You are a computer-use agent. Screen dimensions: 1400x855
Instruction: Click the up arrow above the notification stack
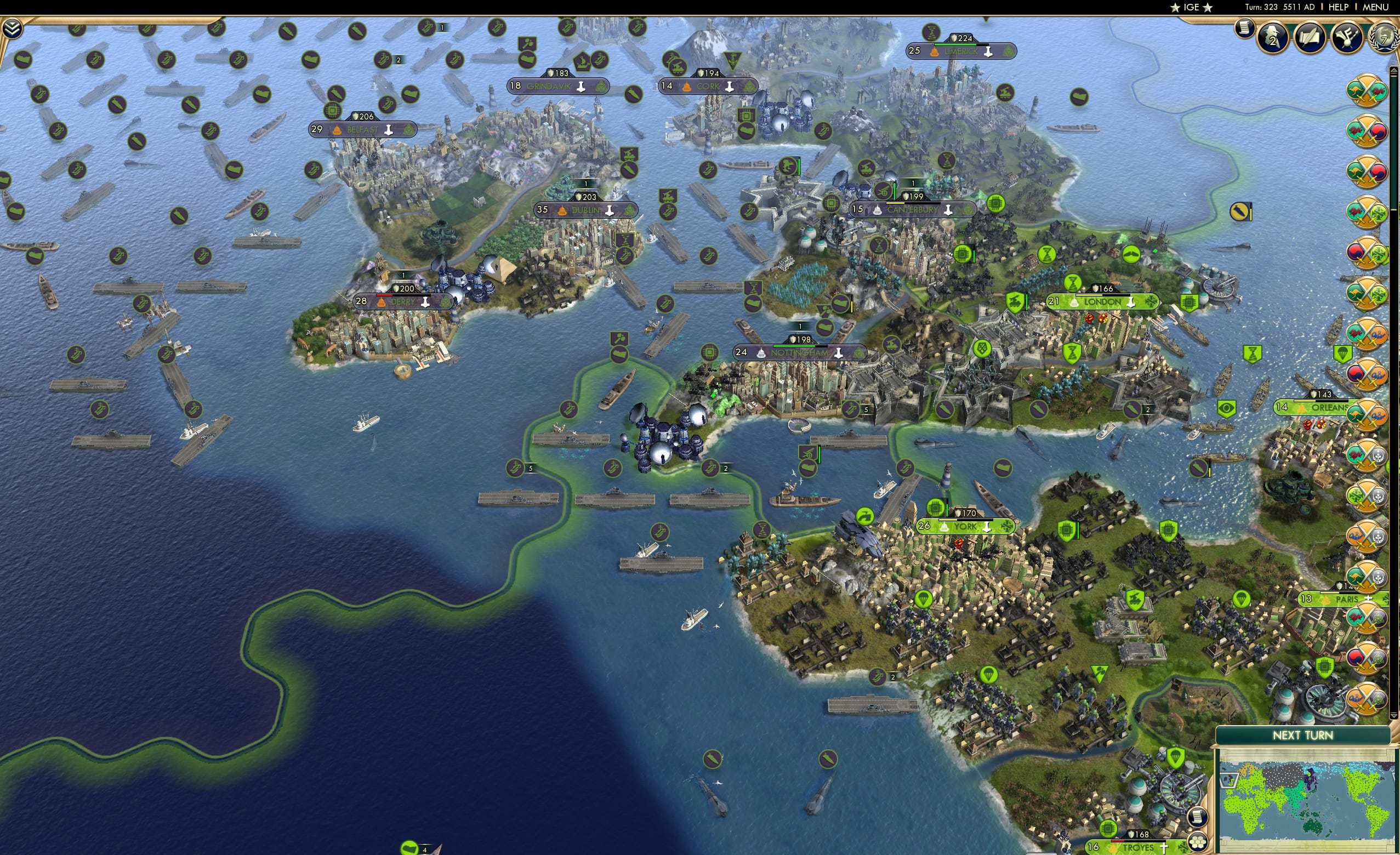(1393, 69)
